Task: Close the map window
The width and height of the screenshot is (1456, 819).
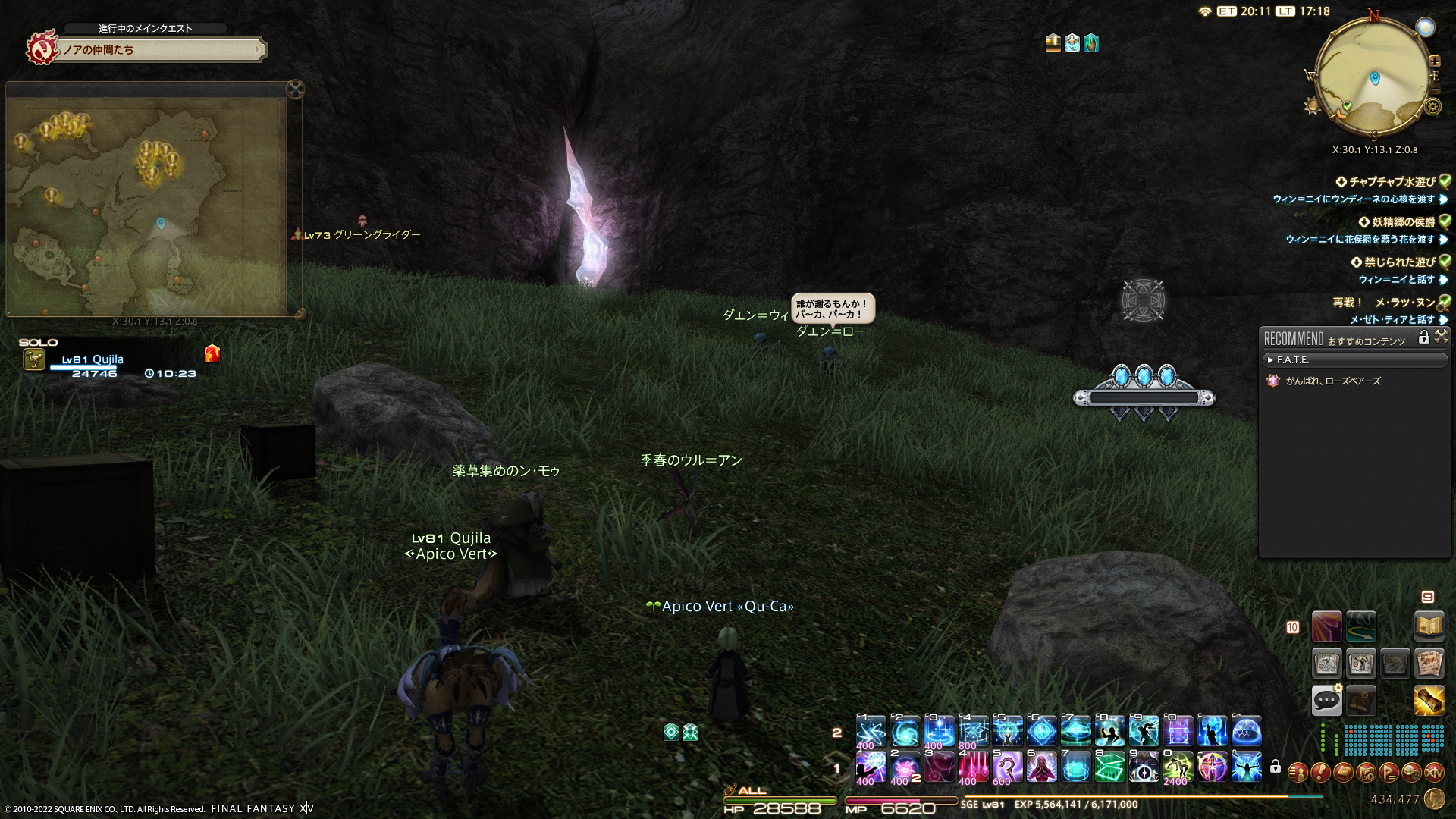Action: [x=295, y=89]
